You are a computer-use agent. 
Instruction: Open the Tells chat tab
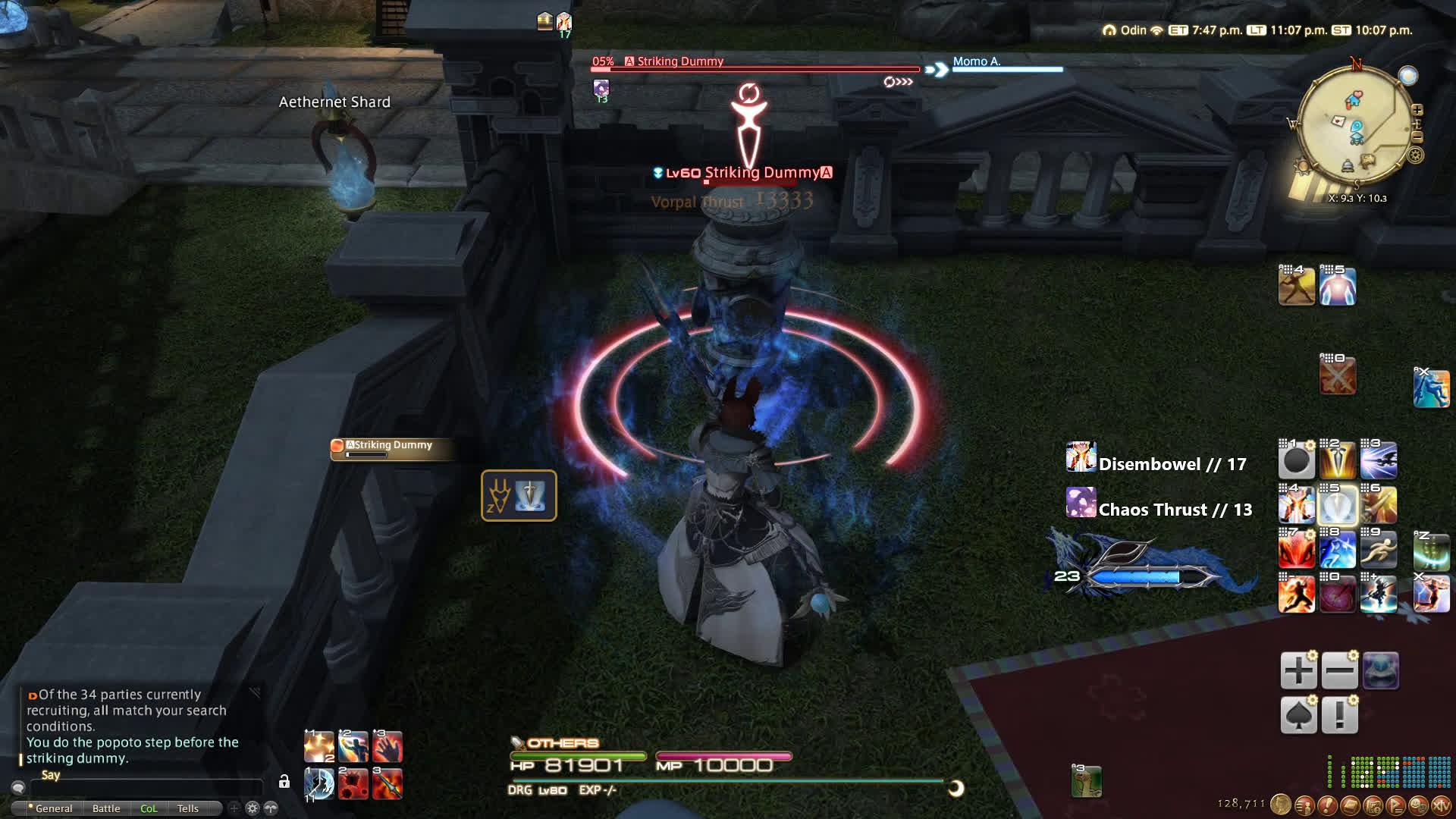click(x=187, y=808)
